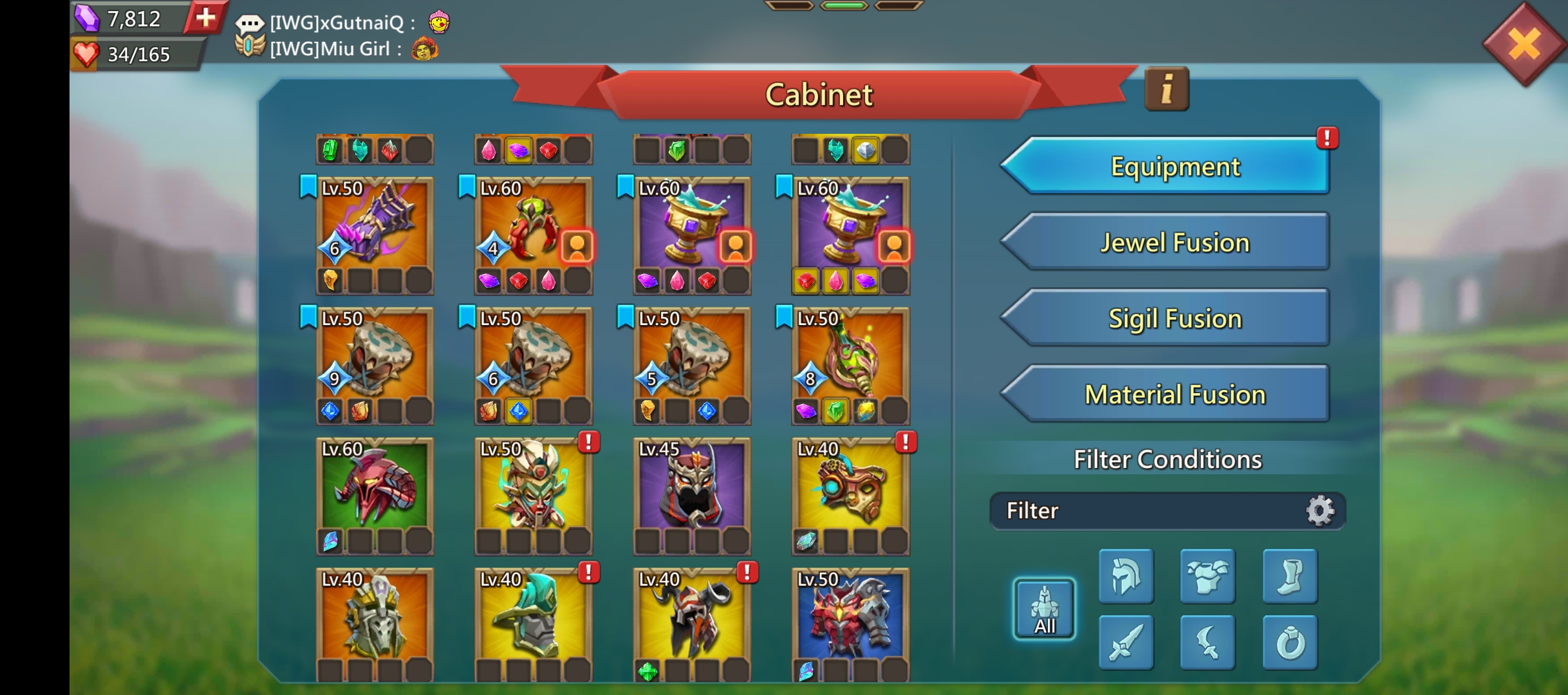Screen dimensions: 1568x695
Task: Select the All equipment filter
Action: (x=1044, y=609)
